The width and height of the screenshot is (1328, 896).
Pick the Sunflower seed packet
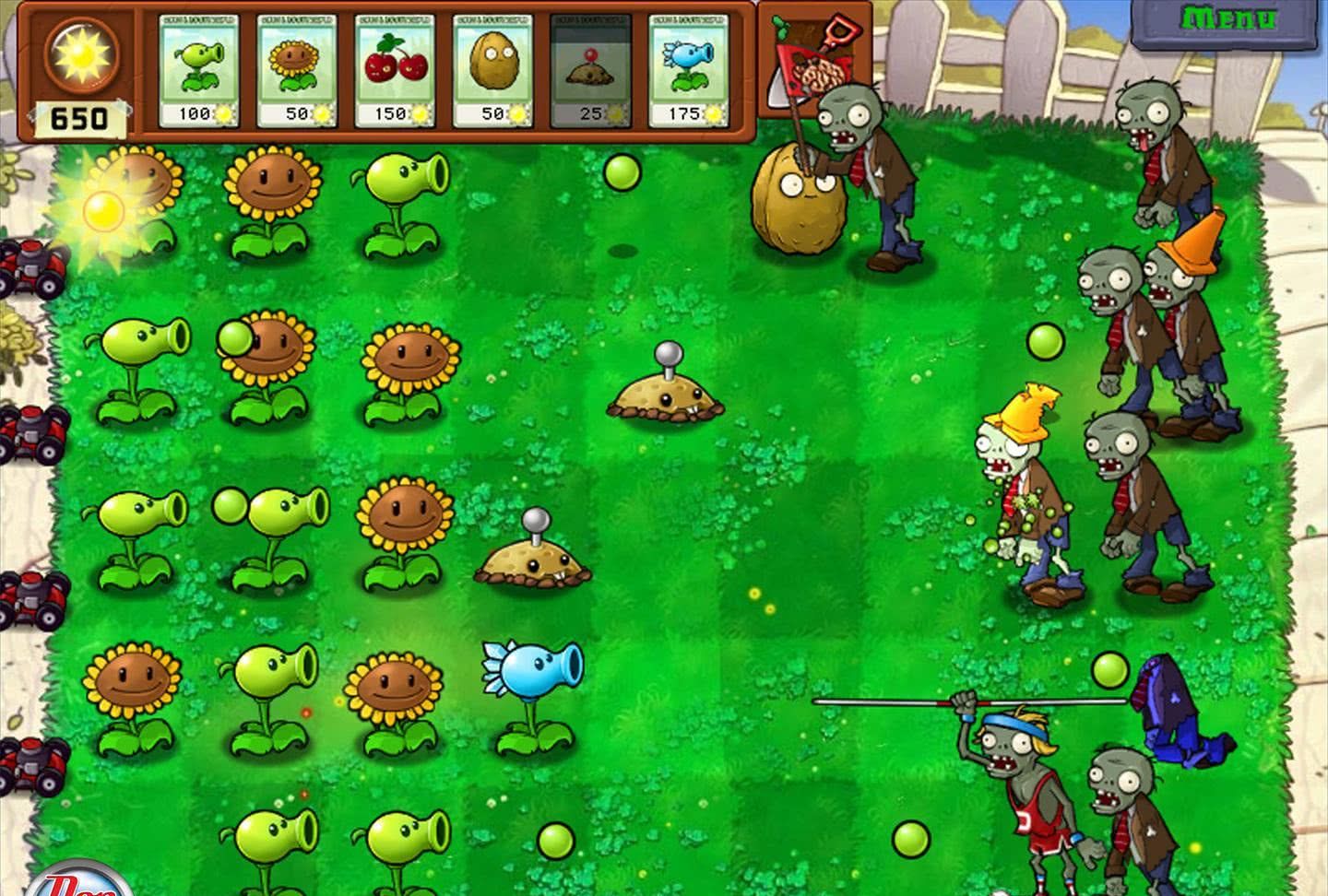(296, 71)
